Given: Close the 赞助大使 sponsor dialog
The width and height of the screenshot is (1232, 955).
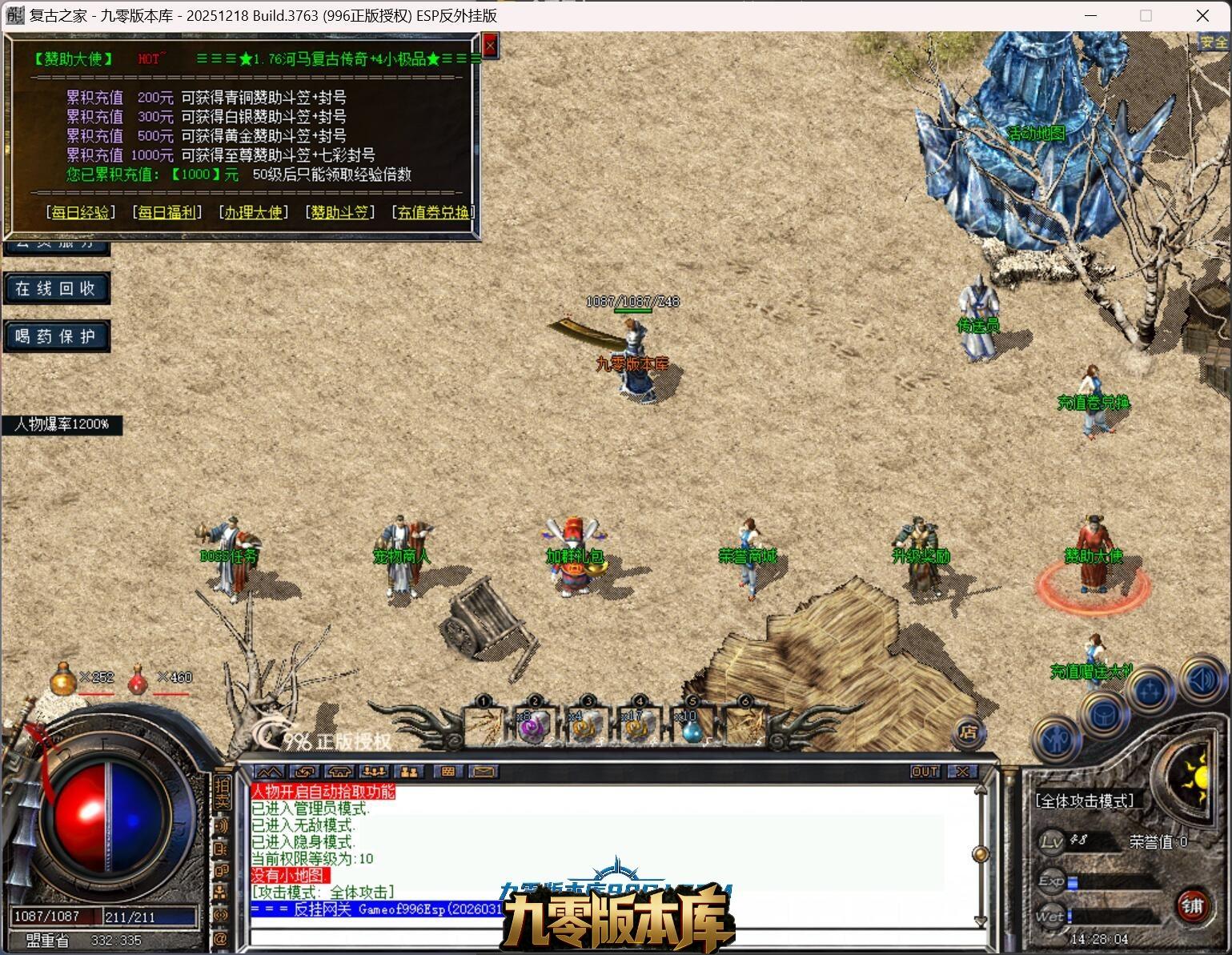Looking at the screenshot, I should (x=490, y=46).
